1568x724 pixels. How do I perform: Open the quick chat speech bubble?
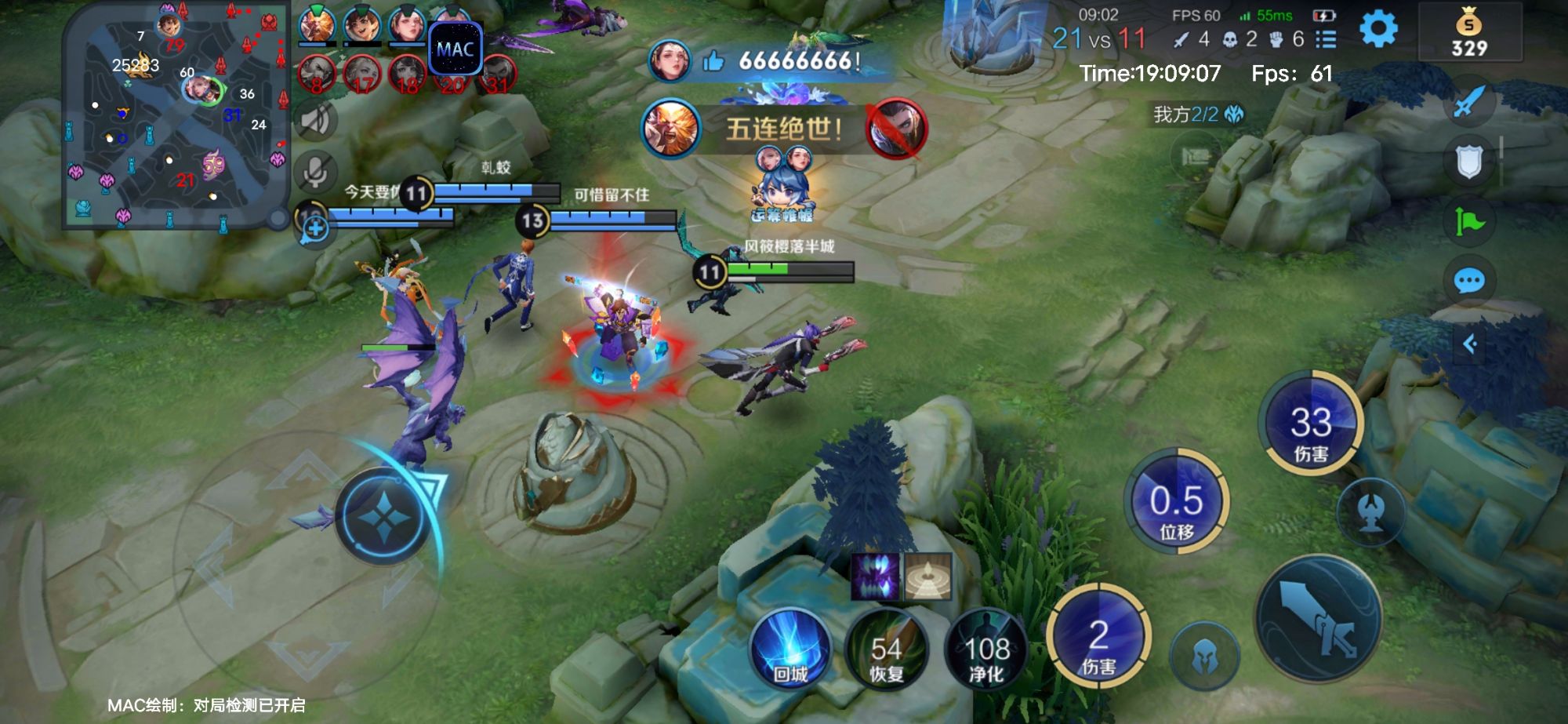[x=1468, y=281]
